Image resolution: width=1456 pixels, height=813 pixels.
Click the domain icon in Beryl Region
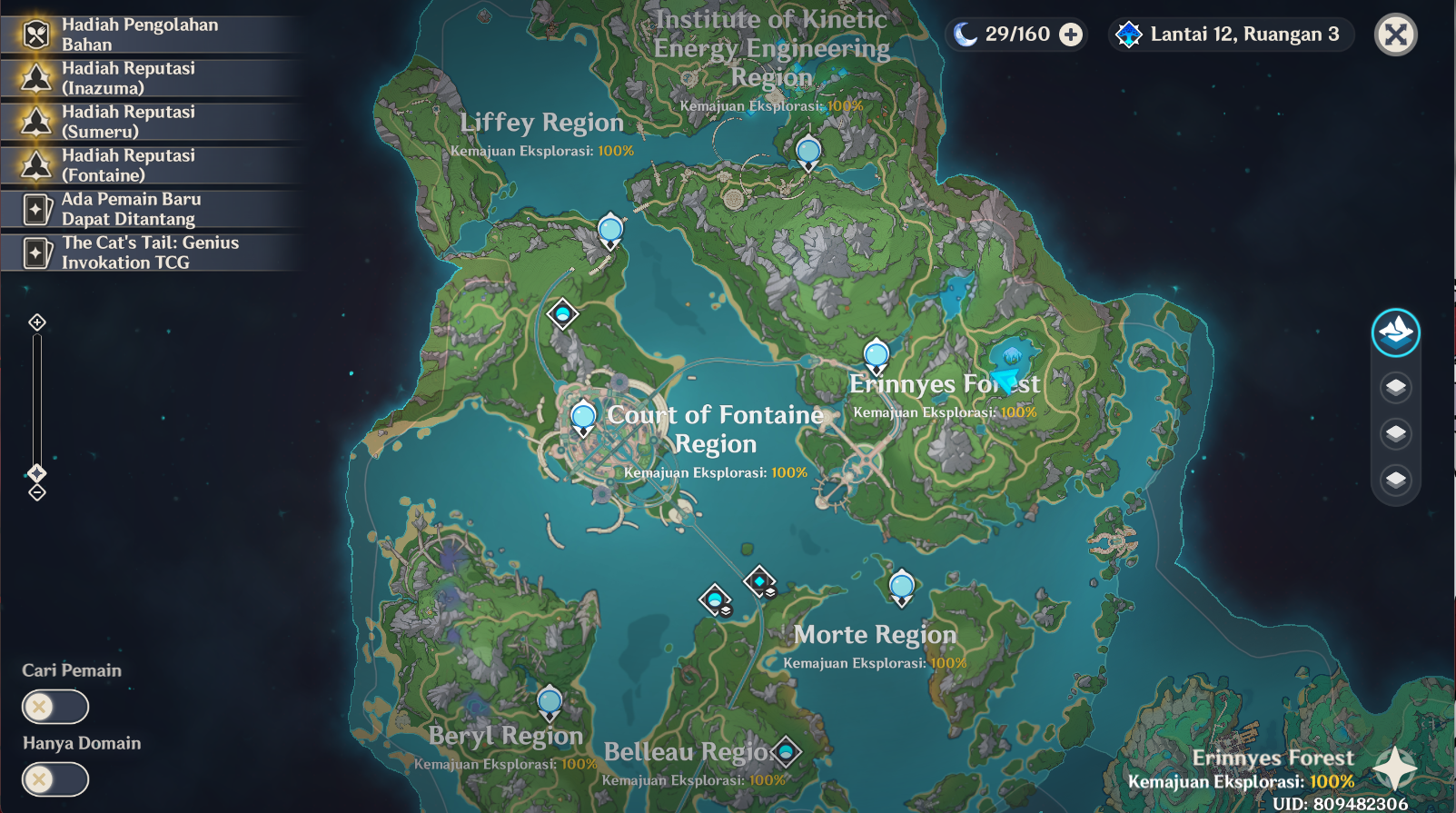pos(550,700)
